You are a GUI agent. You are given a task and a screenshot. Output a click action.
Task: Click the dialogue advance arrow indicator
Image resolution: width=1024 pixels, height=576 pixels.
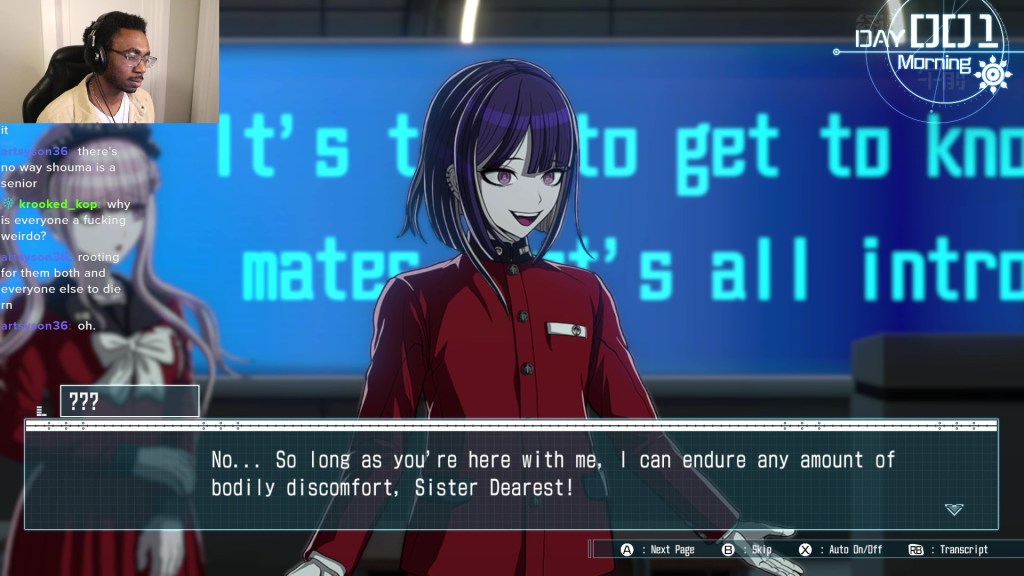click(x=954, y=509)
